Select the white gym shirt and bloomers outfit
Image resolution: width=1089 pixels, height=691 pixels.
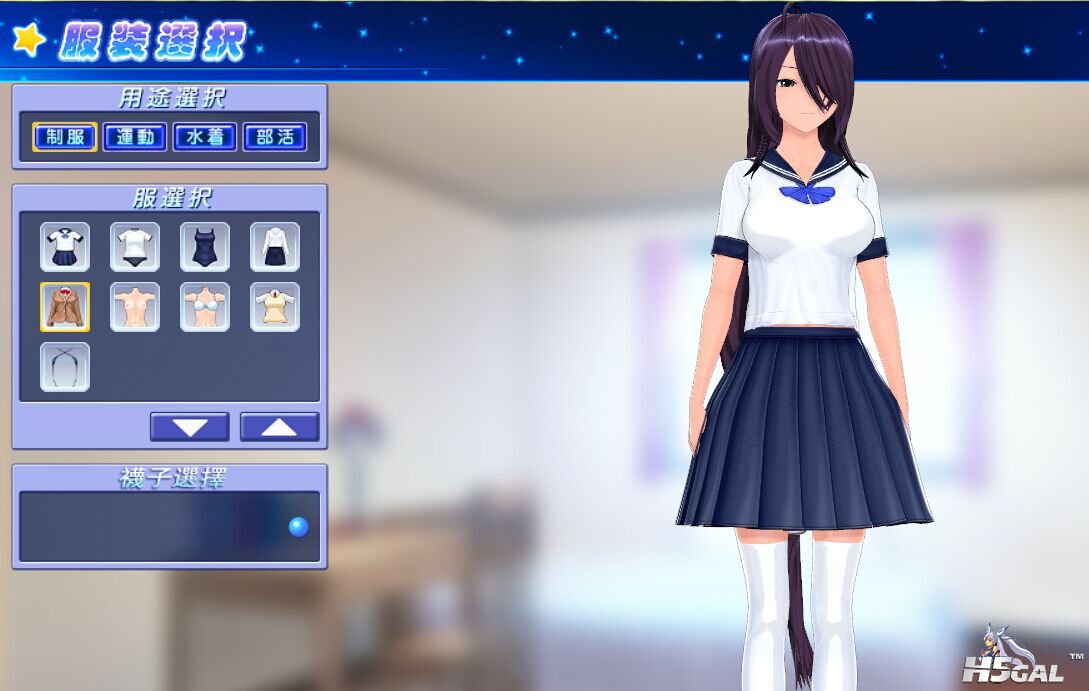(135, 247)
